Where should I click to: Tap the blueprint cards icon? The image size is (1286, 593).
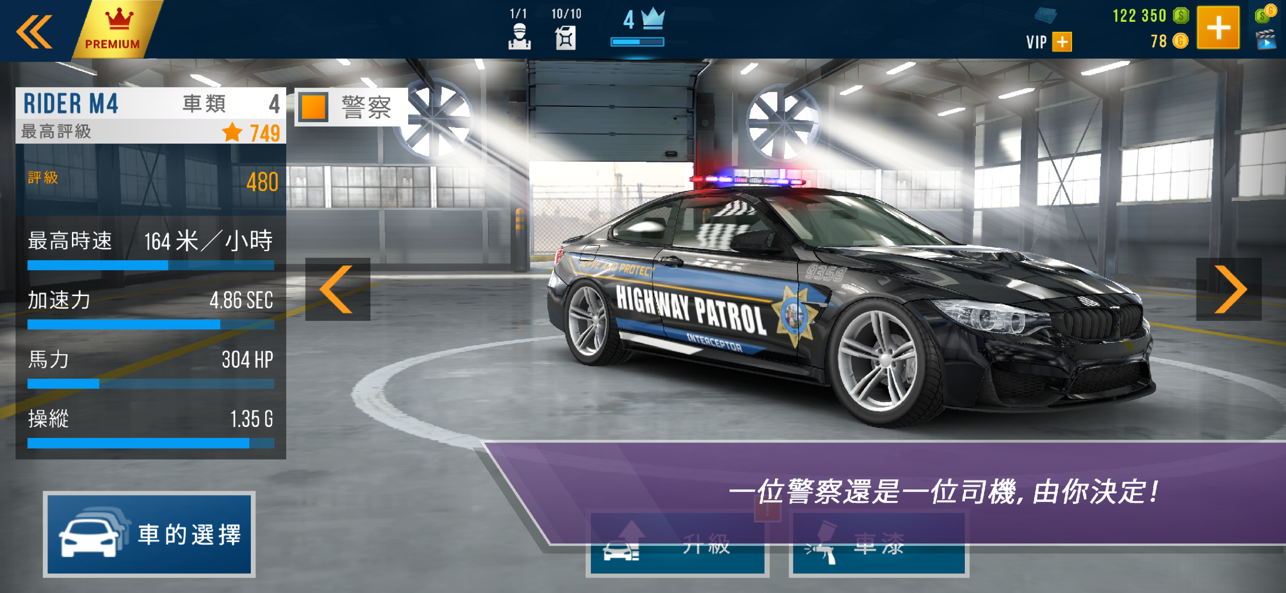(1046, 15)
